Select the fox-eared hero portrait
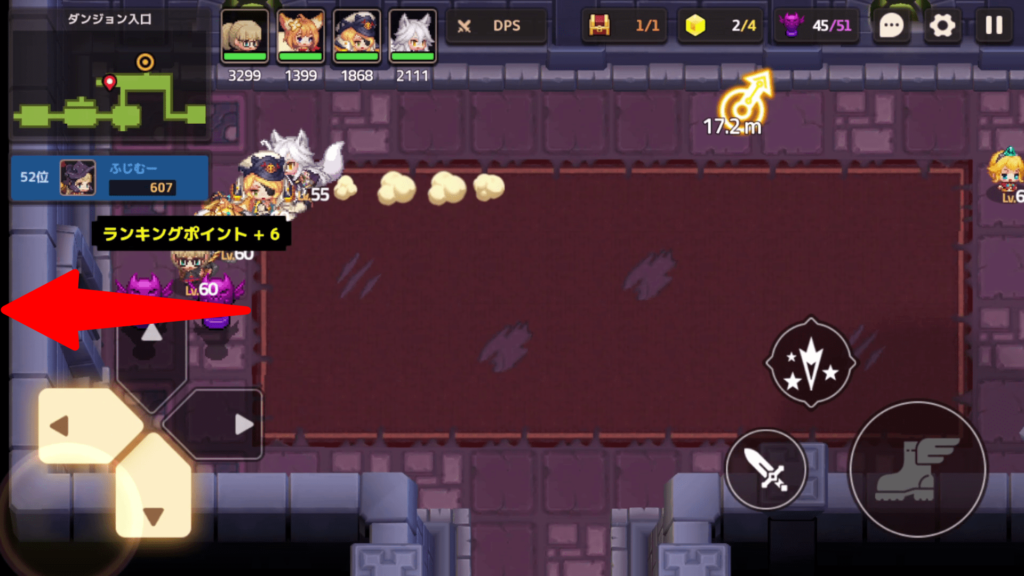This screenshot has width=1024, height=576. click(301, 37)
